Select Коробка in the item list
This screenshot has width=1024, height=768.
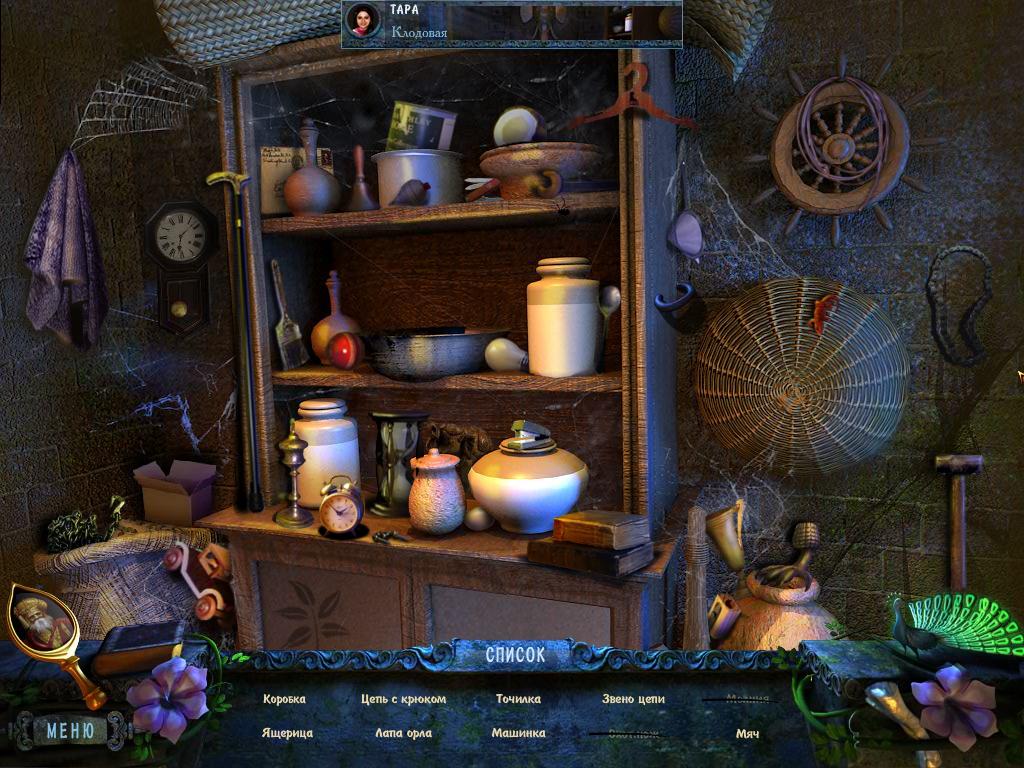pos(284,699)
